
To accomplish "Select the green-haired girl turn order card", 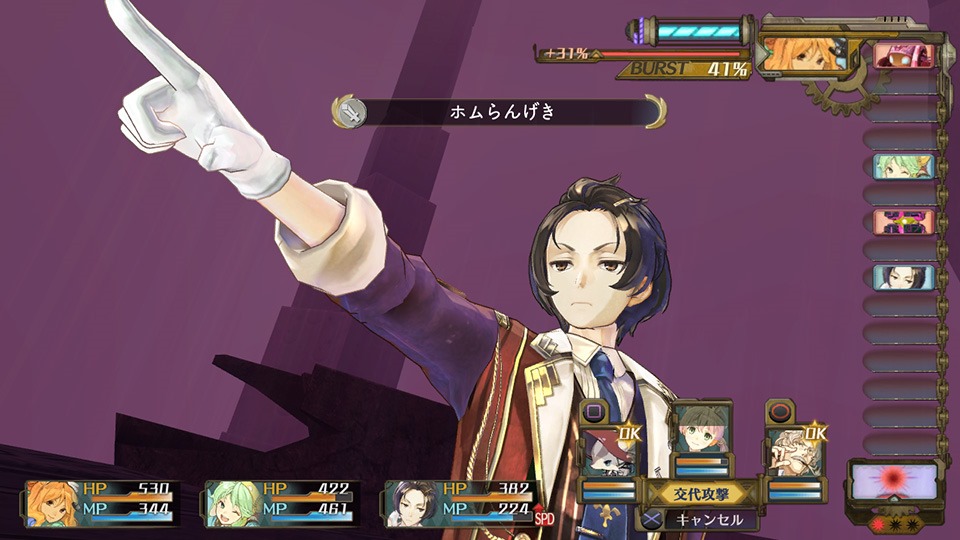I will (x=903, y=166).
